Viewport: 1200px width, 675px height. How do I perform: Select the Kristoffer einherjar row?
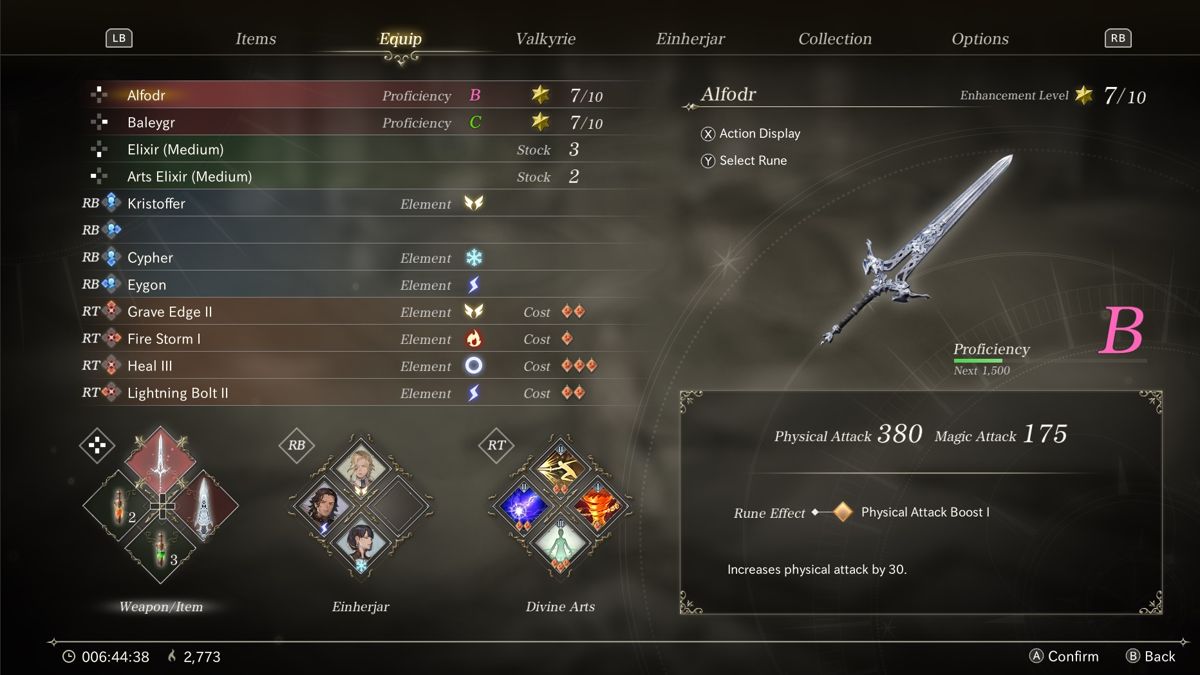pyautogui.click(x=156, y=204)
